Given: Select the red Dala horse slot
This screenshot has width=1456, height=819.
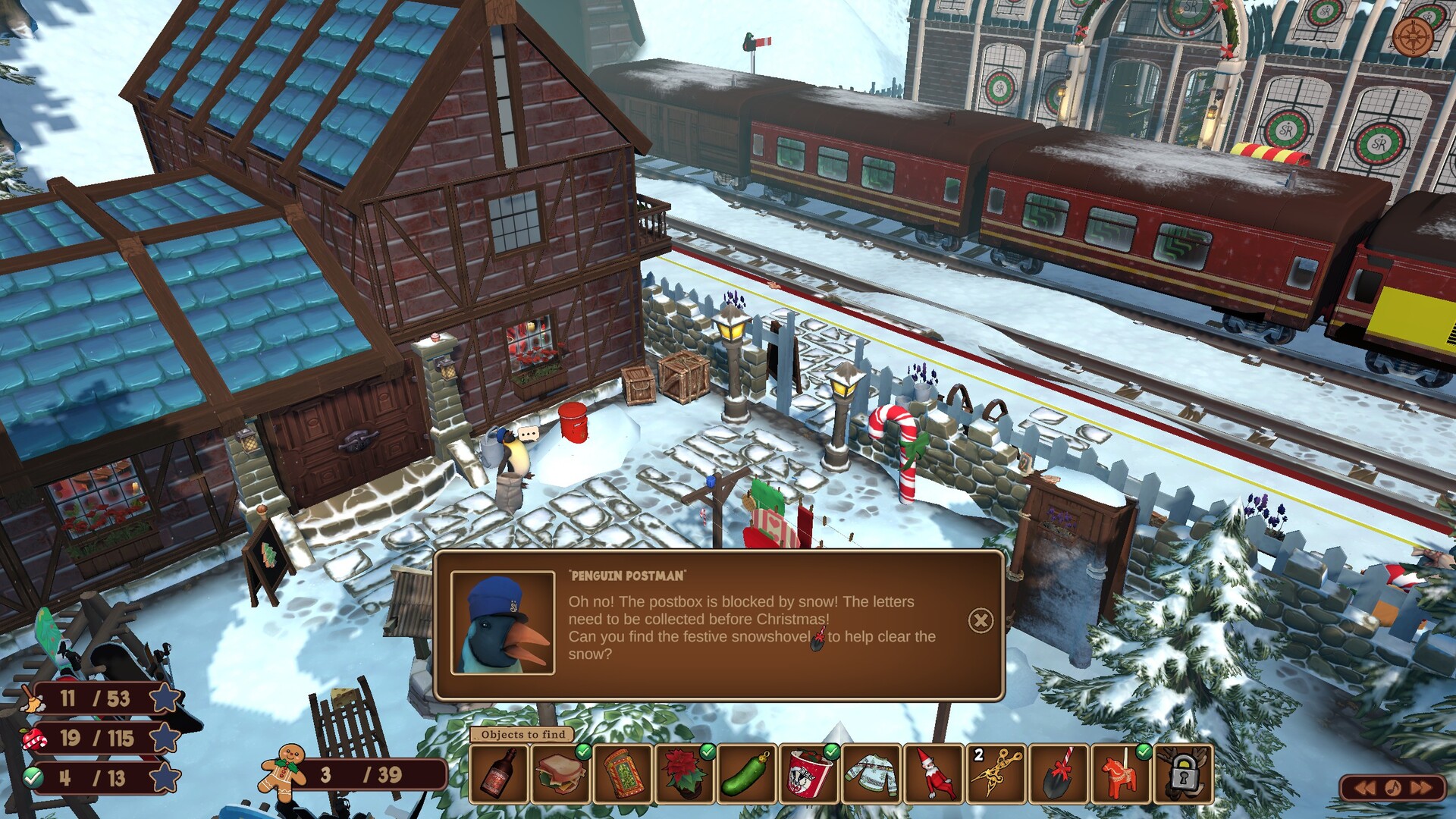Looking at the screenshot, I should point(1121,773).
